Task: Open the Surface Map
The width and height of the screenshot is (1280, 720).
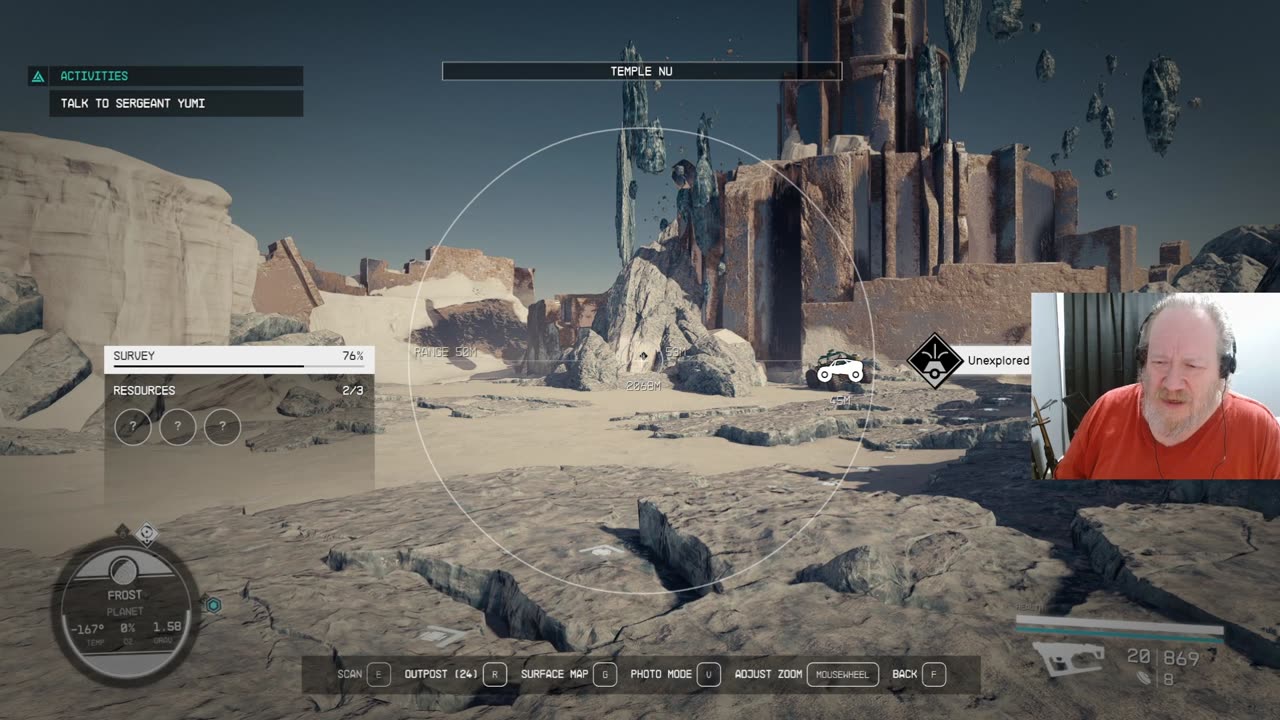Action: tap(568, 674)
